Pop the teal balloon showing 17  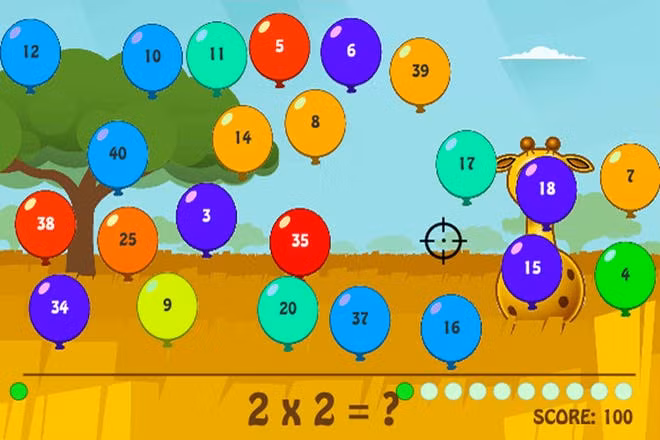[x=466, y=163]
